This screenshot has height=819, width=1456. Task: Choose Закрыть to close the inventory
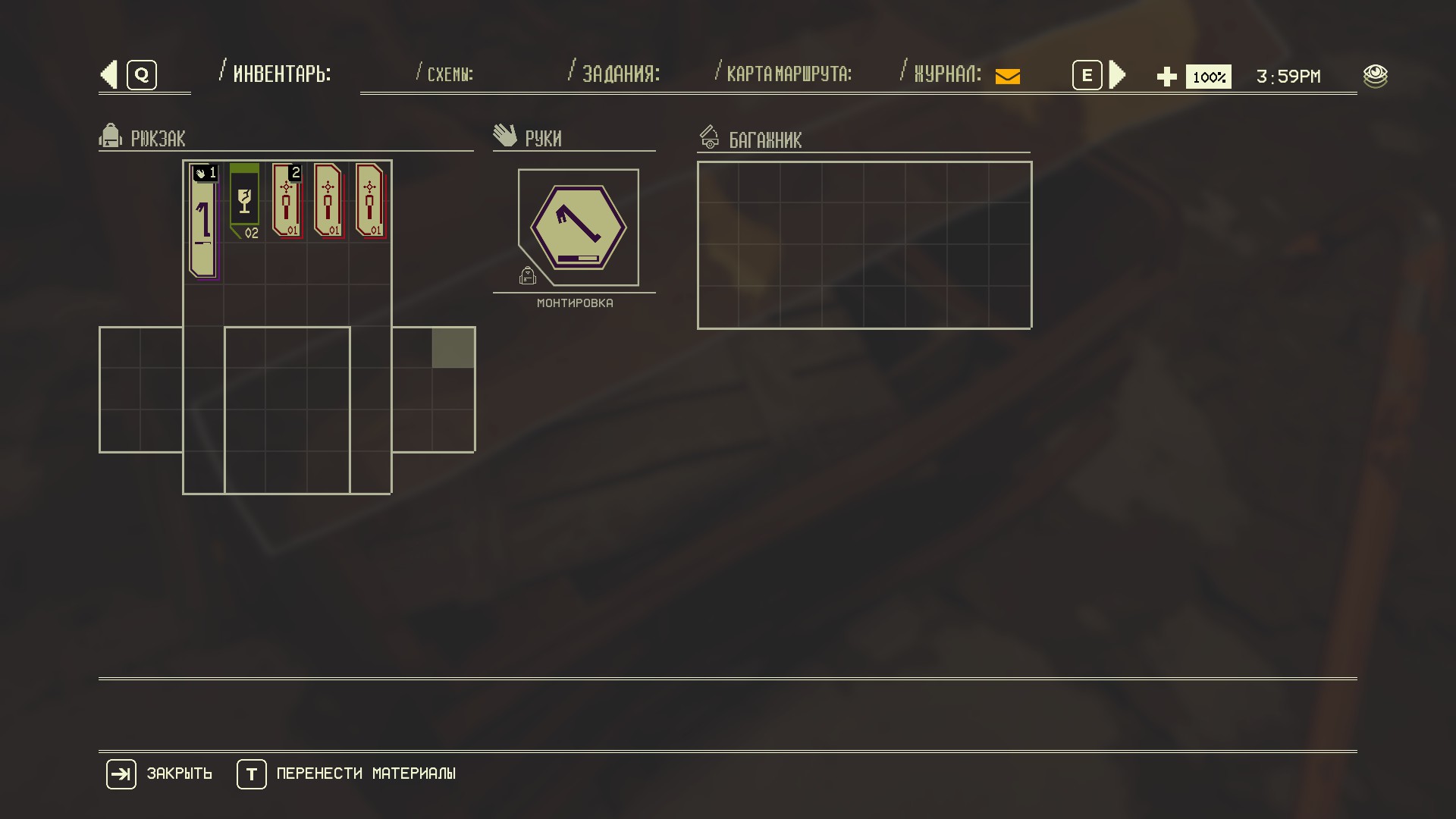coord(159,774)
